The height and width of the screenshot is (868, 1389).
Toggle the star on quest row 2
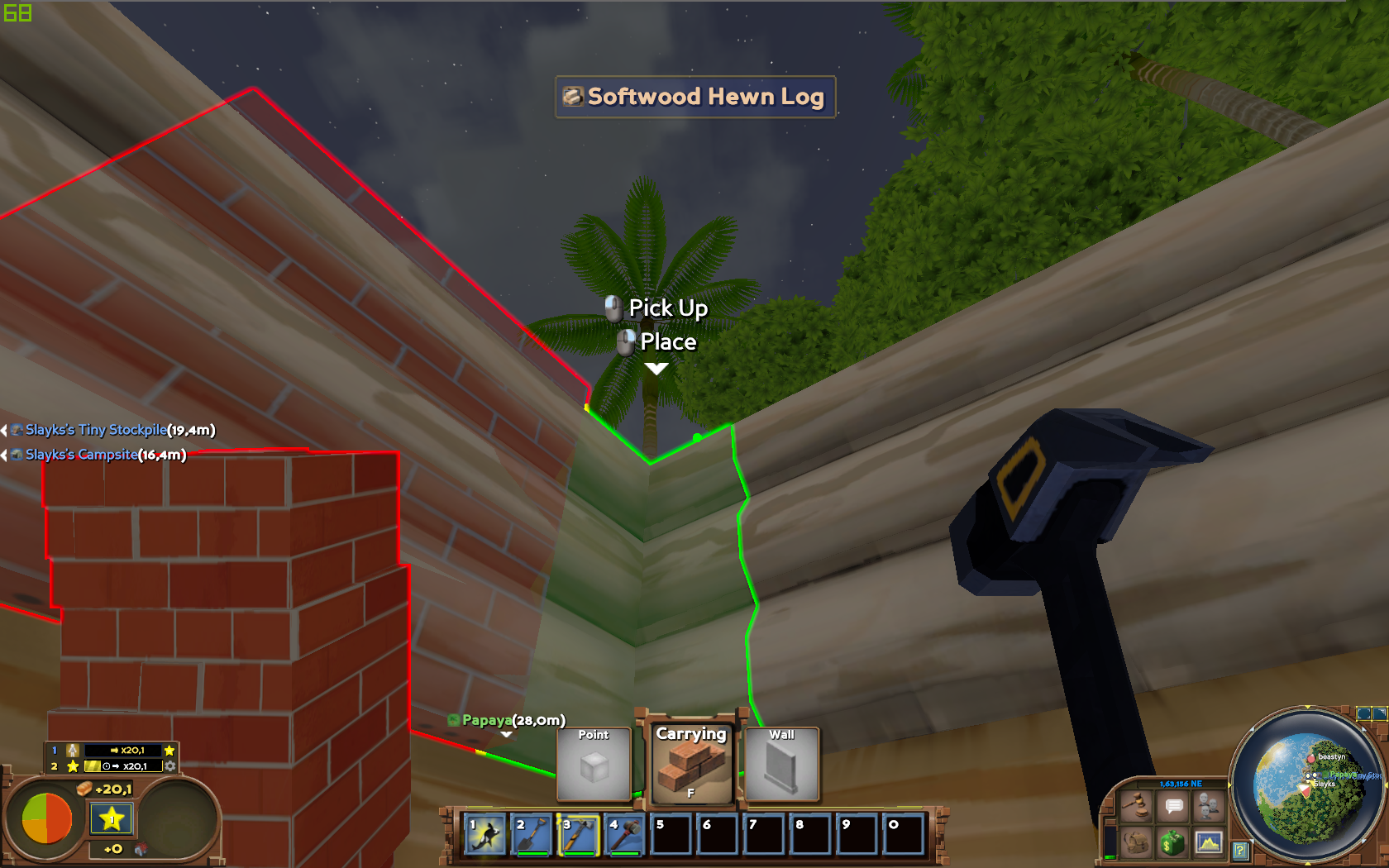(x=74, y=766)
